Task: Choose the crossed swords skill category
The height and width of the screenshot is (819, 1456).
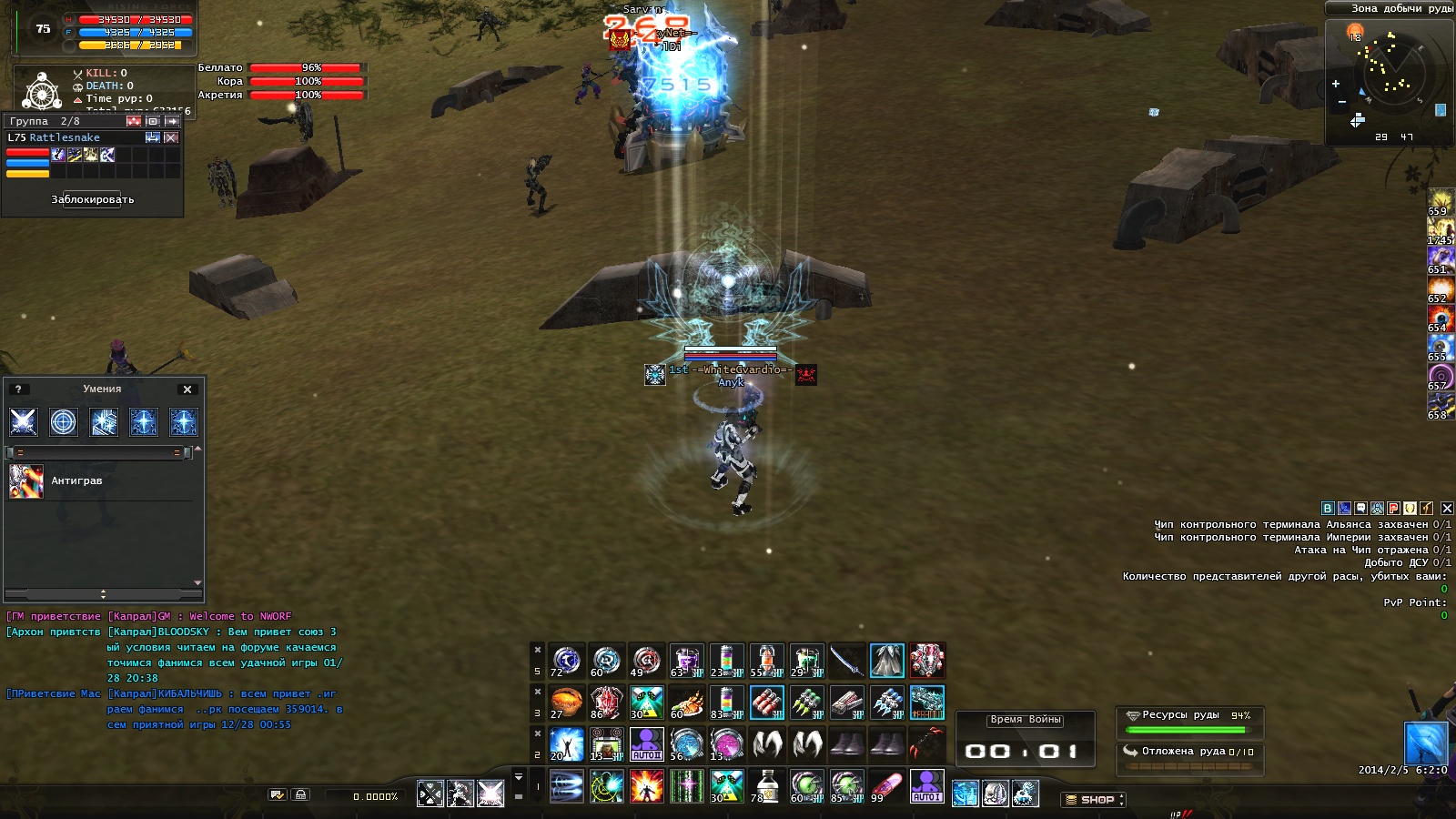Action: click(24, 421)
